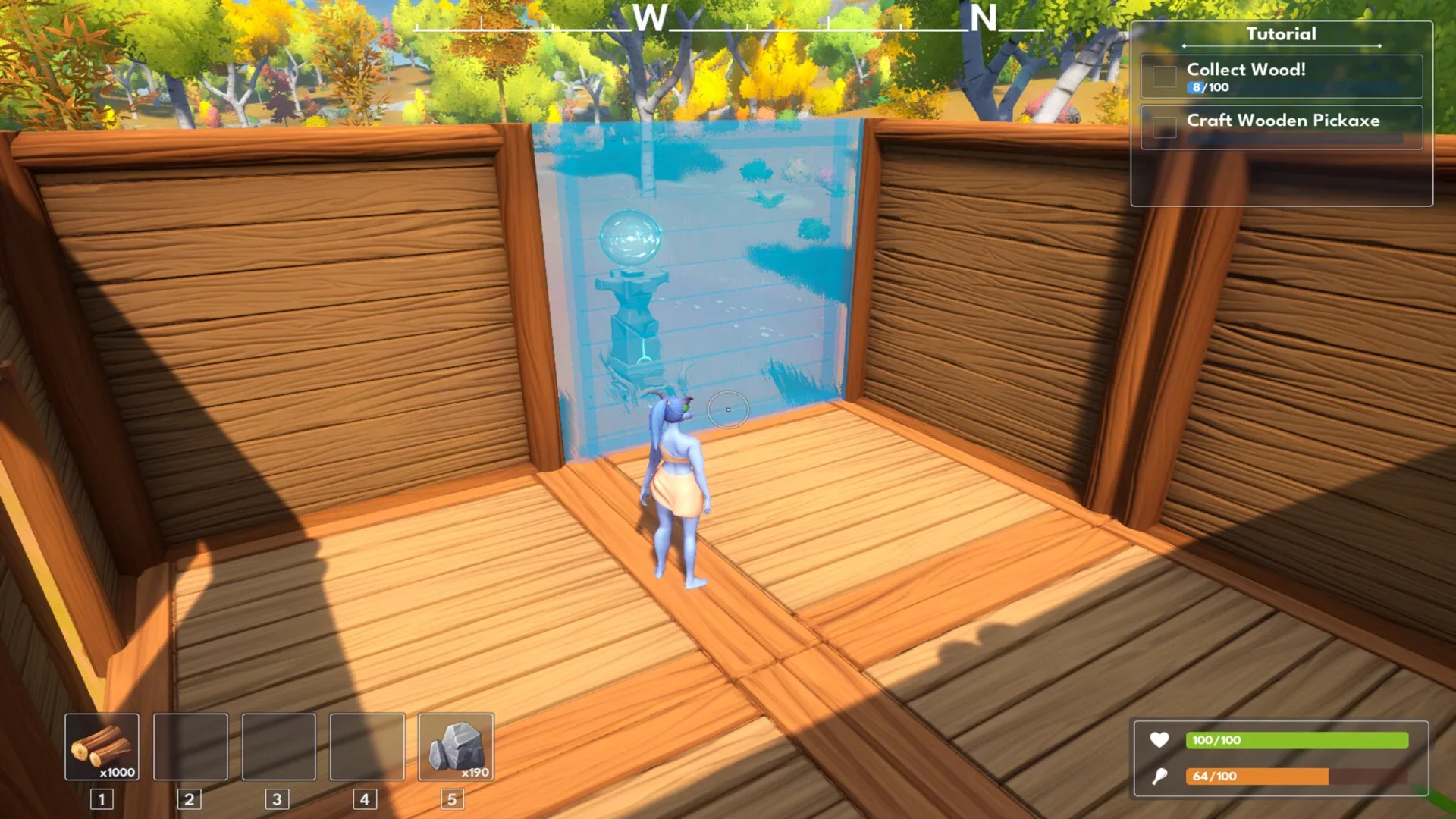Screen dimensions: 1456x819
Task: Select the stone stack in hotbar slot 5
Action: (x=455, y=747)
